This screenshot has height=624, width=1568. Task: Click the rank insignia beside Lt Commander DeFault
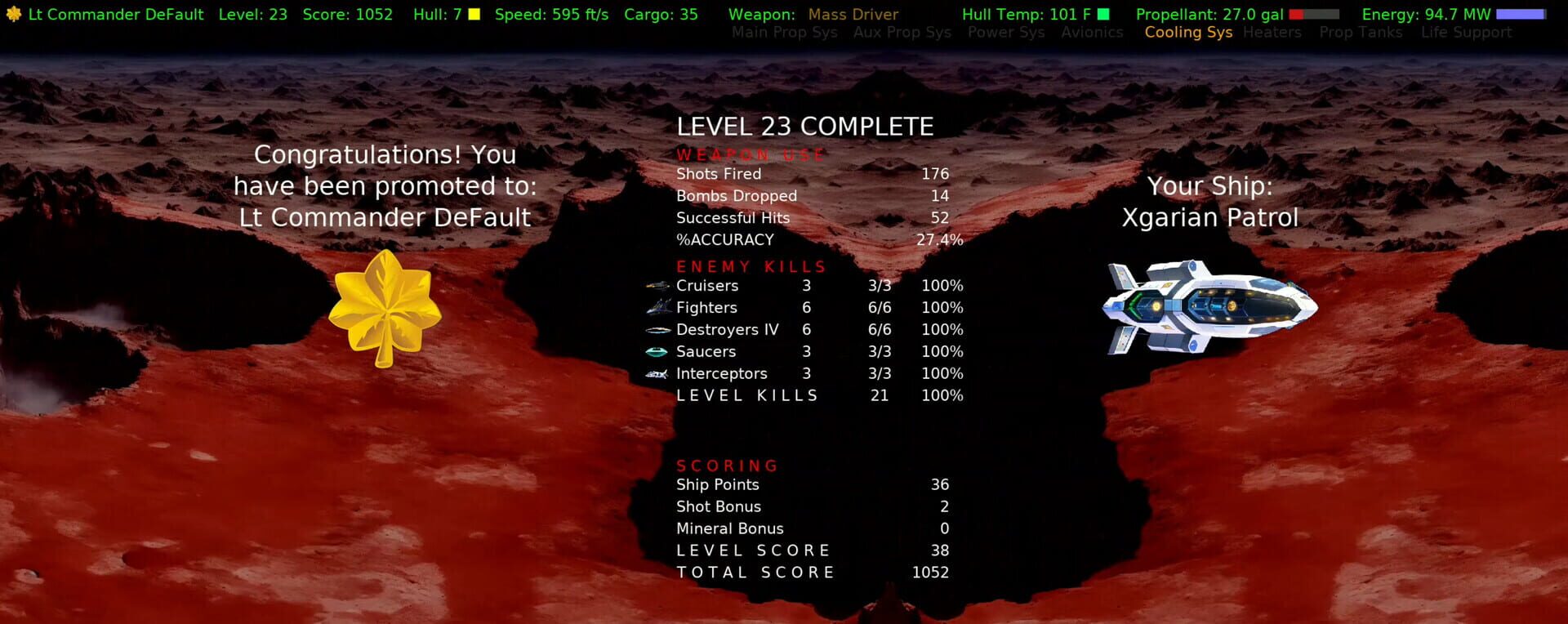tap(12, 14)
